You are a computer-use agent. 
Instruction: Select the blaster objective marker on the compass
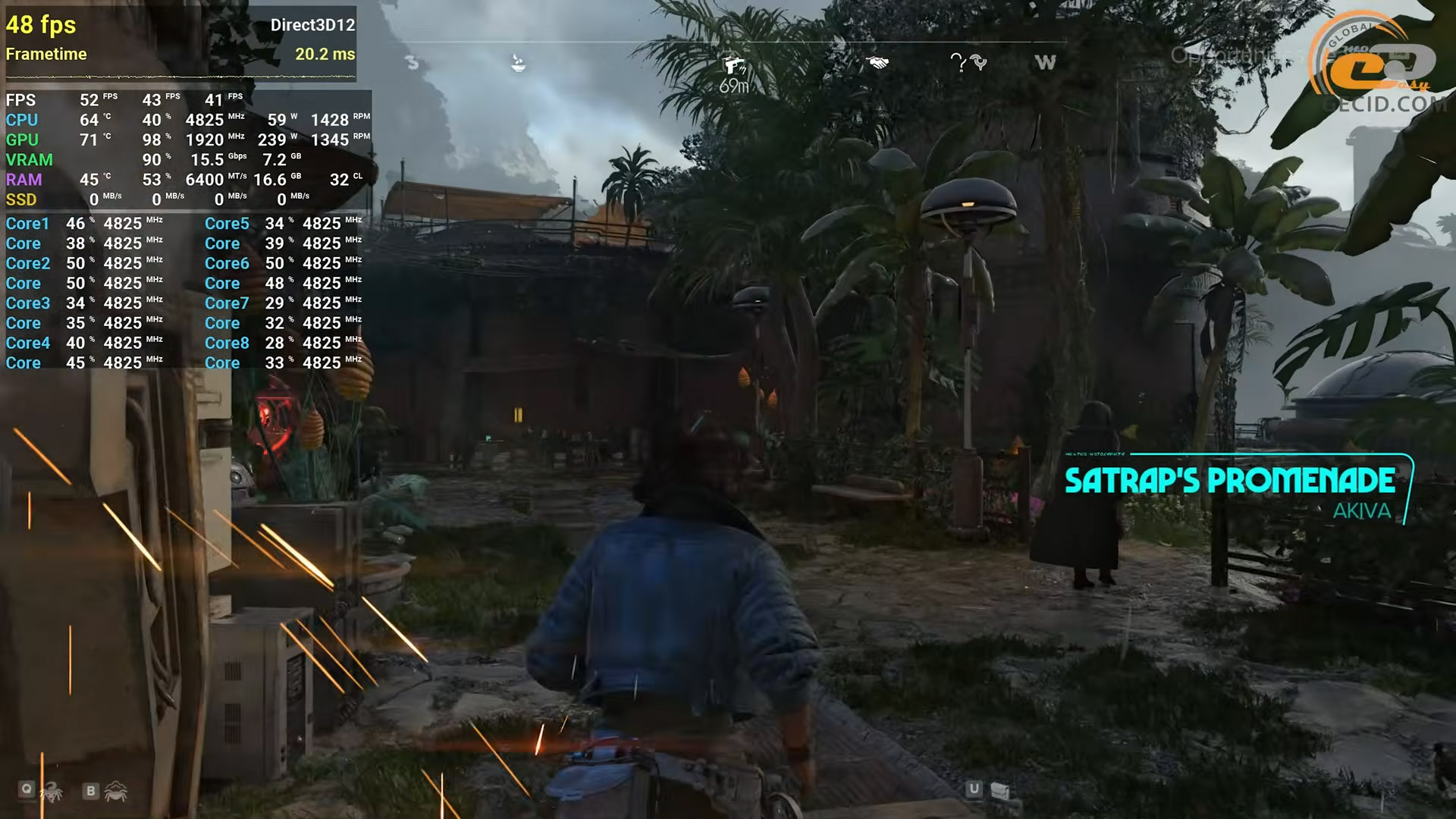[733, 64]
